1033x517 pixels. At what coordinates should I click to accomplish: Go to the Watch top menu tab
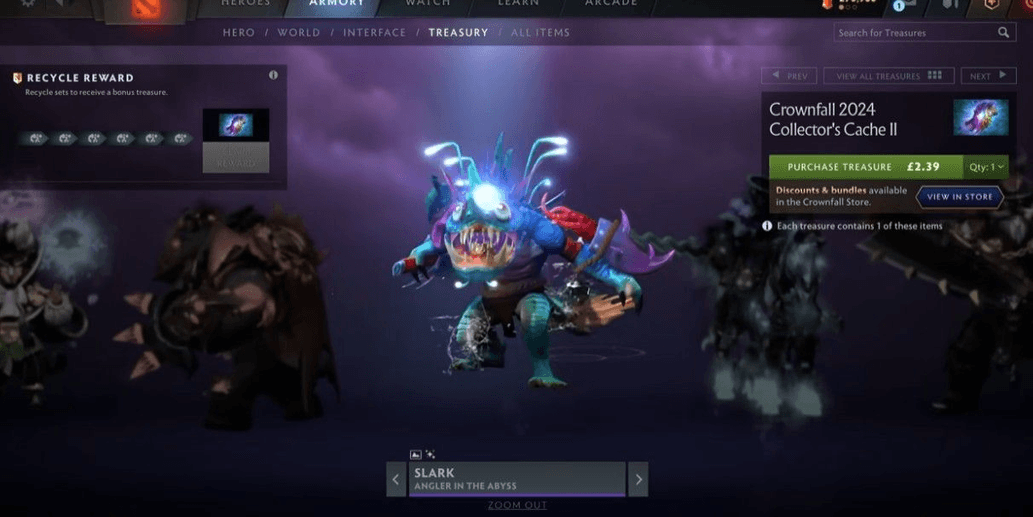tap(427, 4)
